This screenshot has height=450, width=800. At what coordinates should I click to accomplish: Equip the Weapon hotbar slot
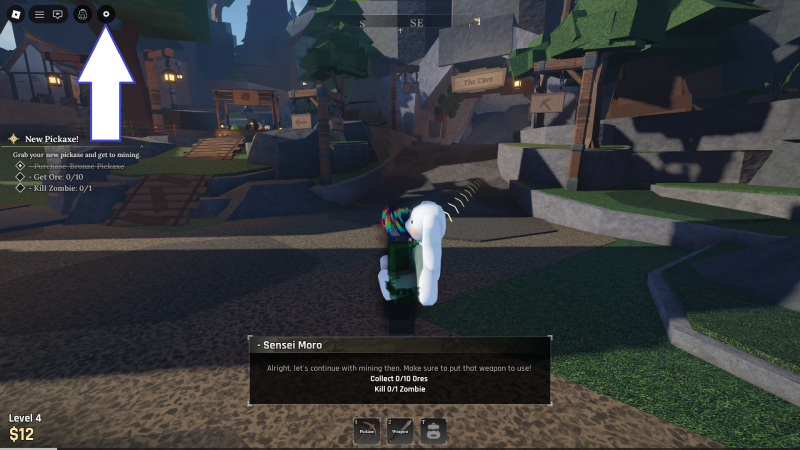[400, 431]
